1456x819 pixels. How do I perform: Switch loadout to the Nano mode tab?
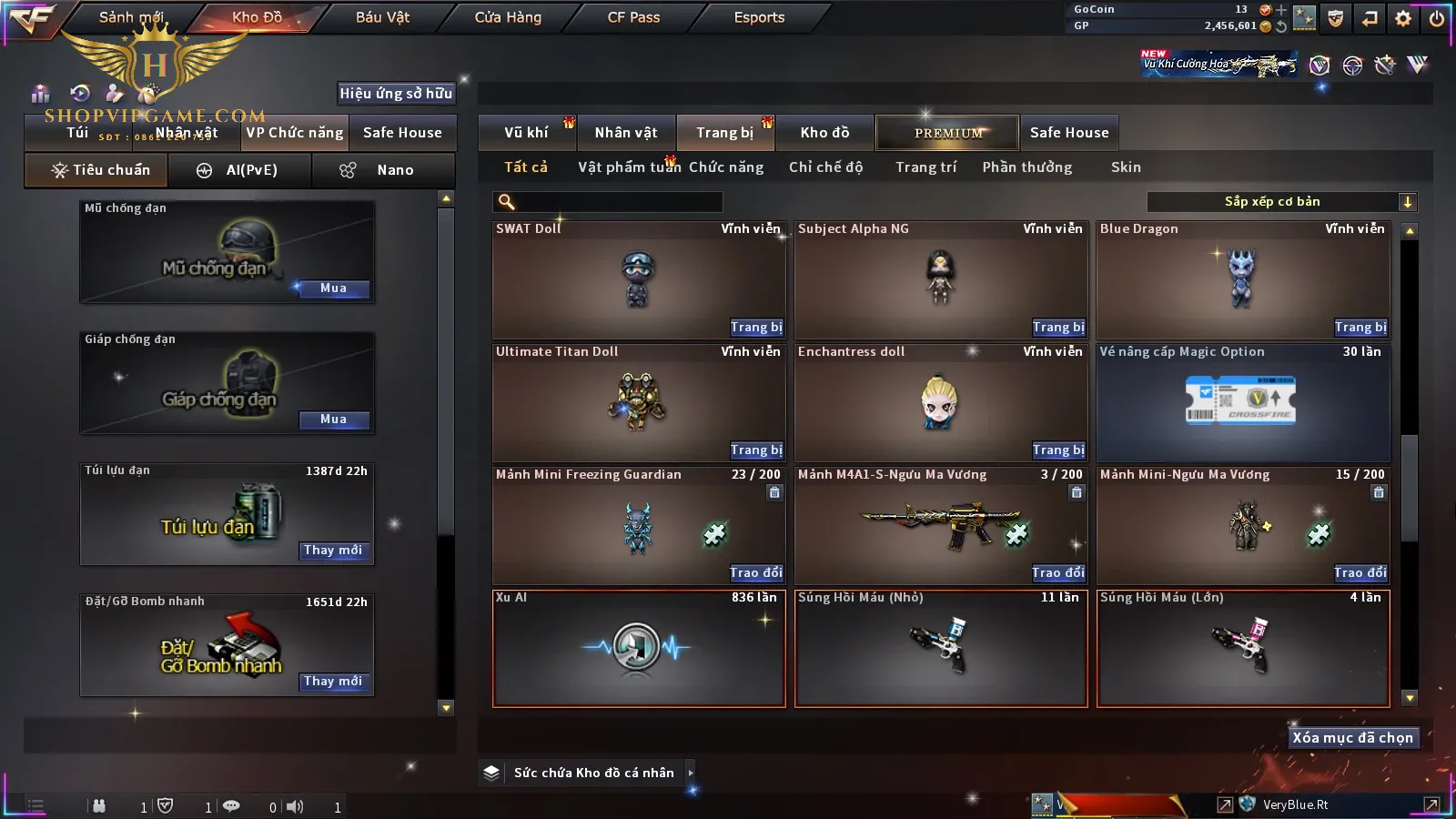coord(382,170)
